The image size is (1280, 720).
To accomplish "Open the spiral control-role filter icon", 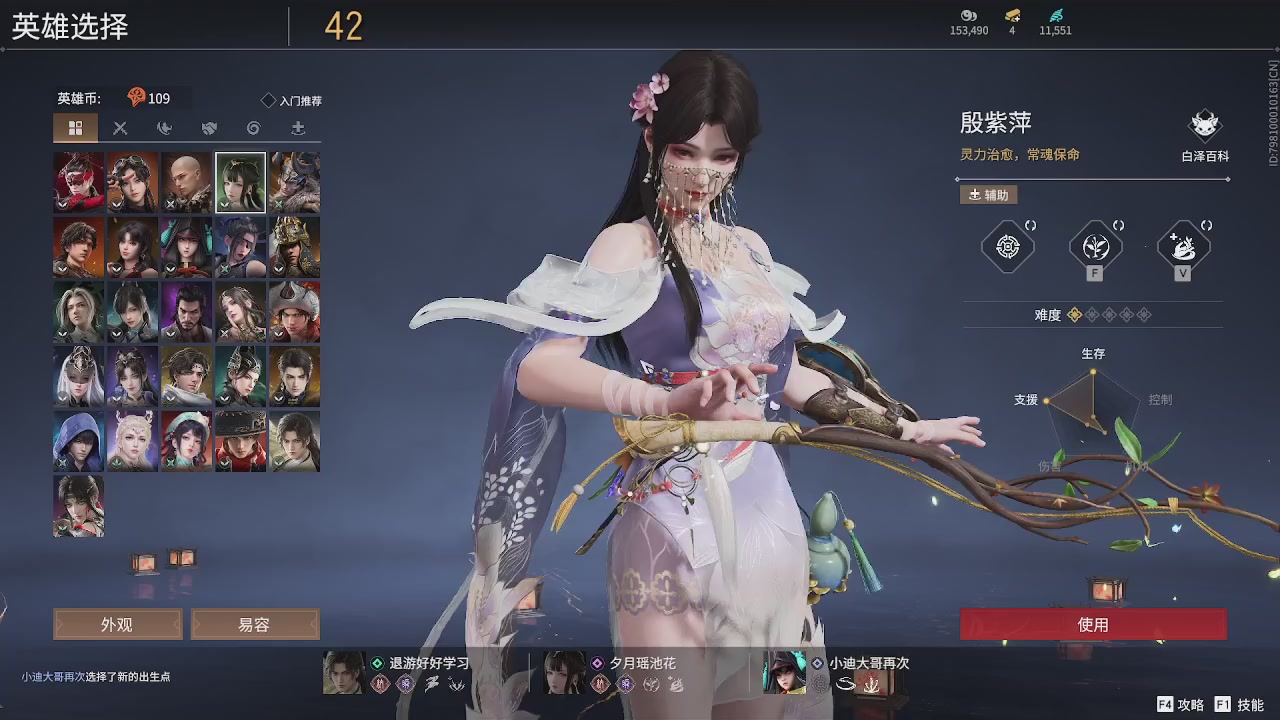I will click(255, 128).
